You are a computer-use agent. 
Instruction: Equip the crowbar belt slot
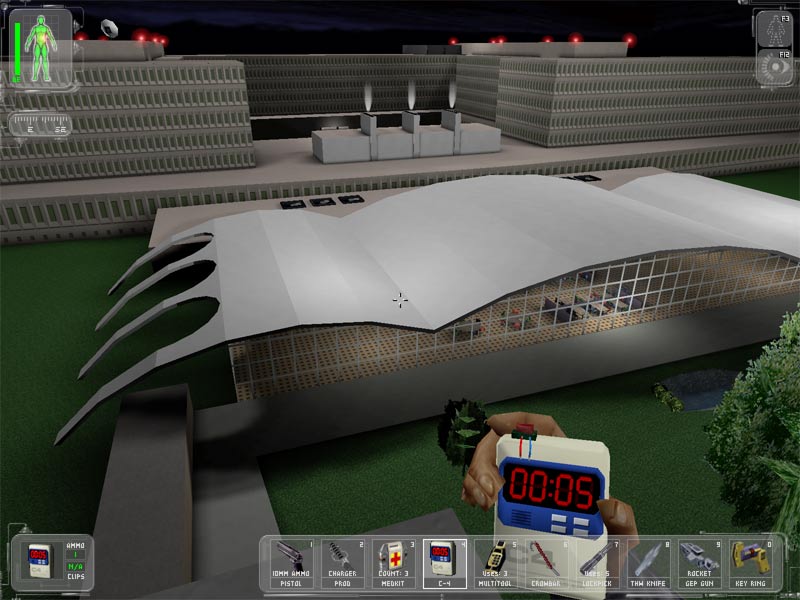click(x=545, y=563)
